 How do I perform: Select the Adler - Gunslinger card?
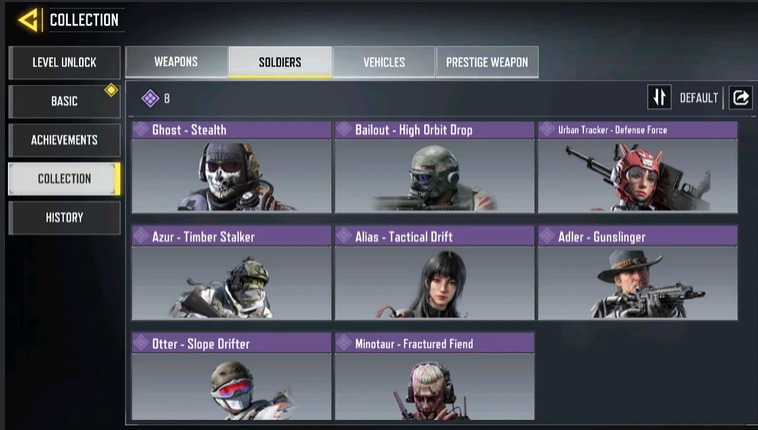637,273
